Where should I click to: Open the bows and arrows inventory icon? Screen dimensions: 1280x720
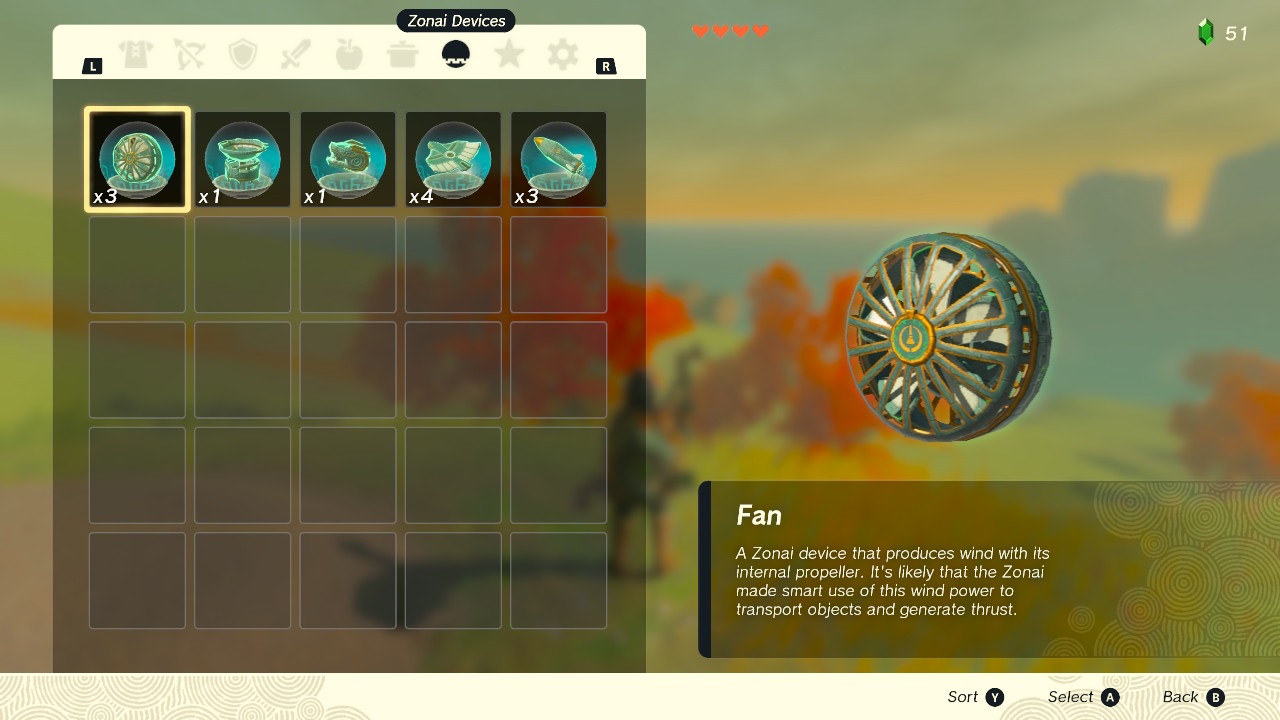(x=190, y=54)
